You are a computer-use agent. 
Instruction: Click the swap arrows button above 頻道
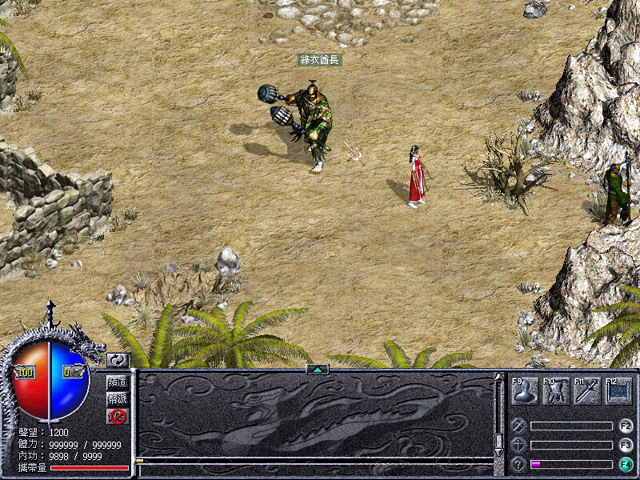pyautogui.click(x=117, y=360)
